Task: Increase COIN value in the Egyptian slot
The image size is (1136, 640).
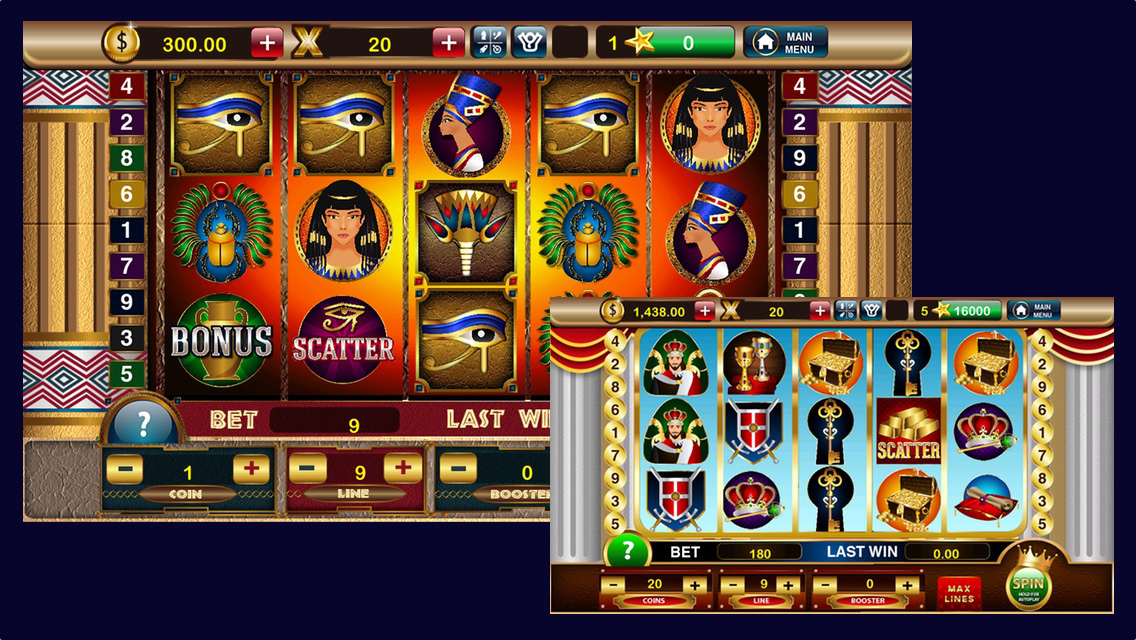Action: (x=251, y=468)
